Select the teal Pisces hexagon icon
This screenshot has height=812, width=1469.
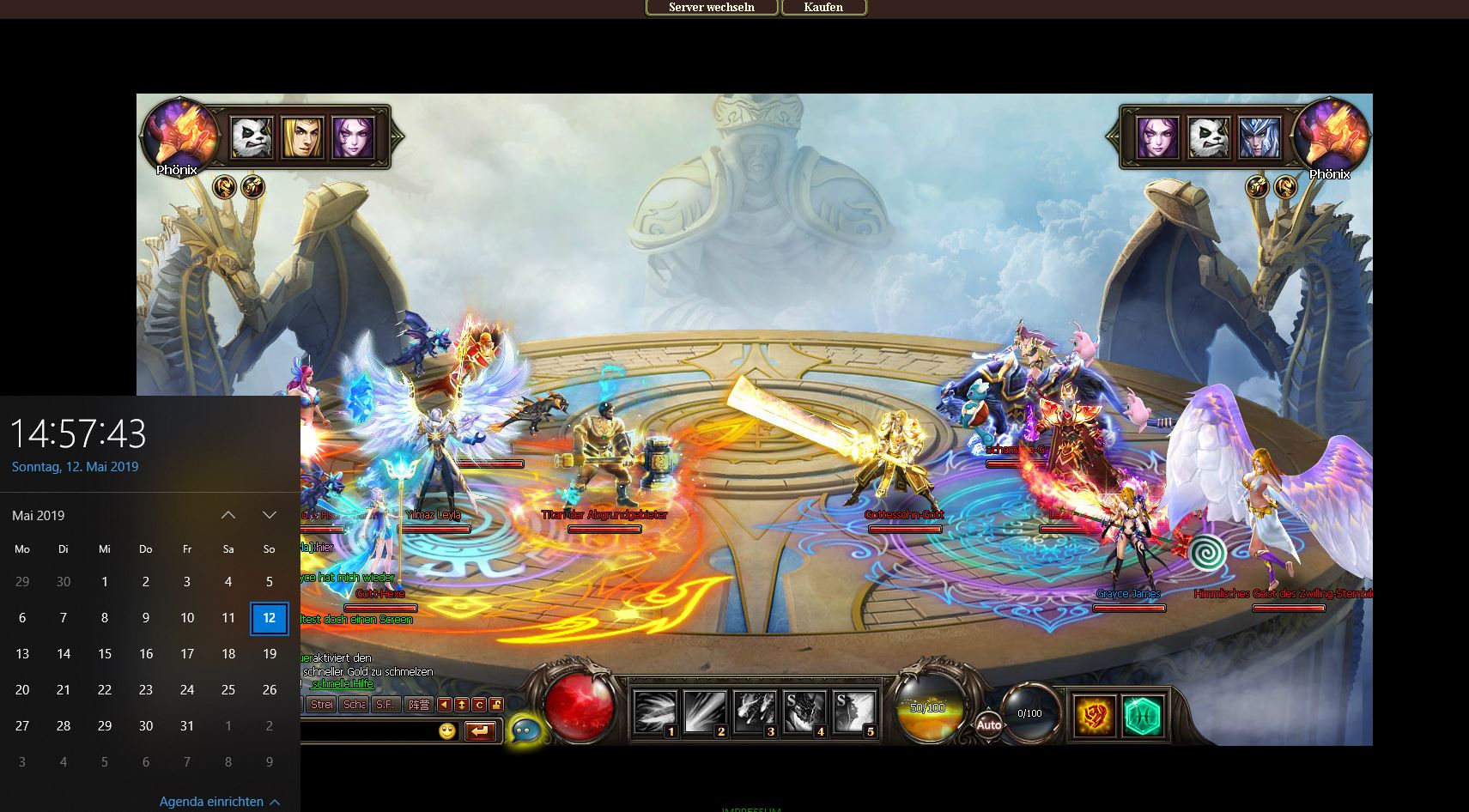pos(1143,716)
